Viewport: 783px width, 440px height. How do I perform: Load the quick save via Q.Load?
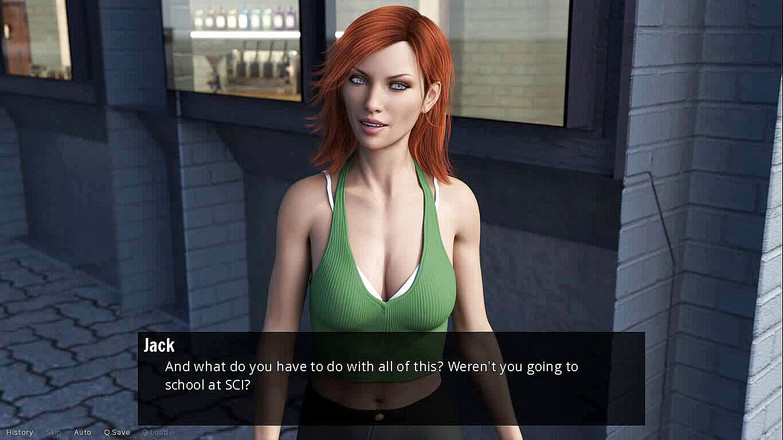[155, 432]
